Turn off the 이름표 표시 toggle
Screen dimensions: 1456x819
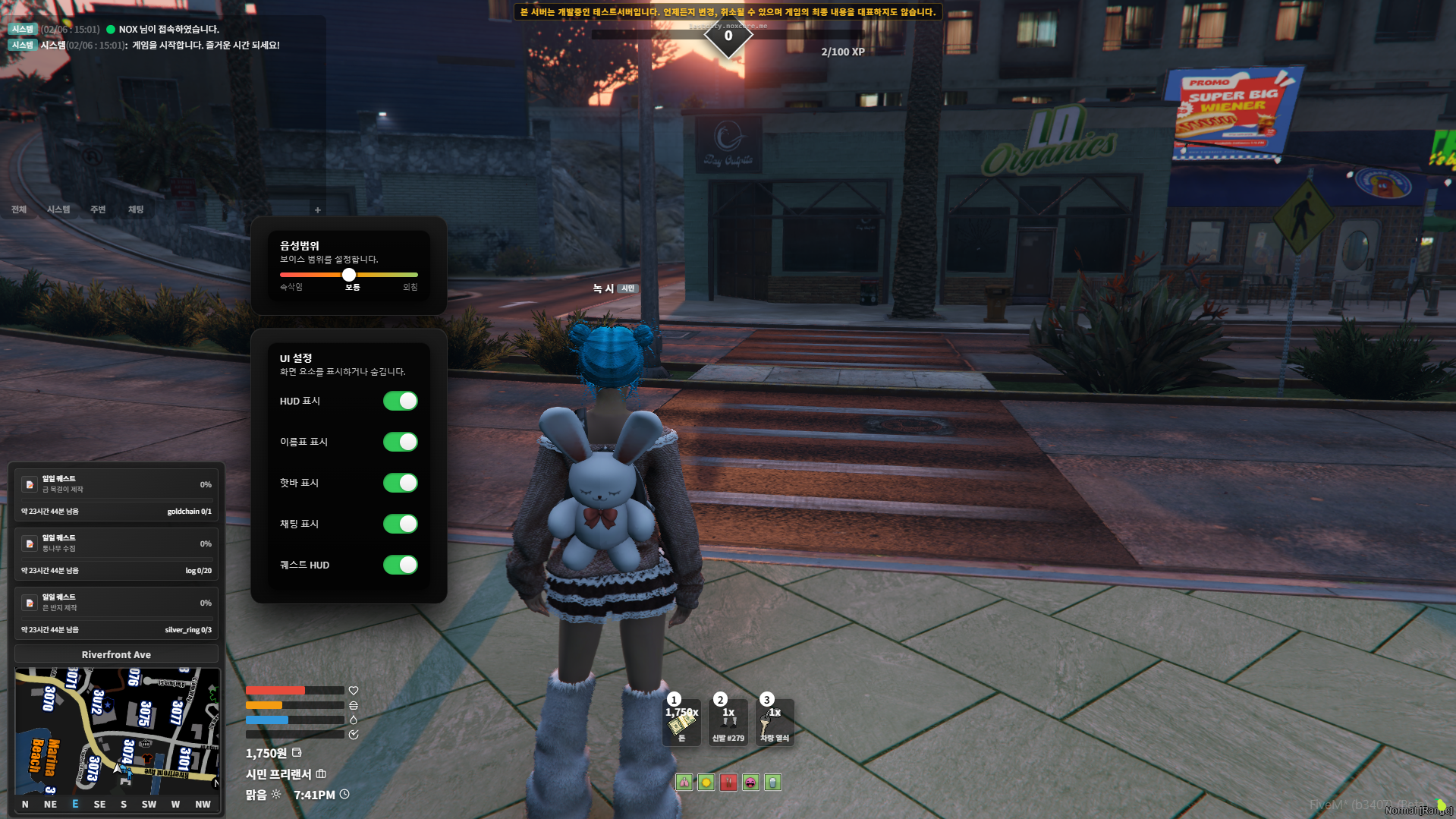pyautogui.click(x=400, y=442)
